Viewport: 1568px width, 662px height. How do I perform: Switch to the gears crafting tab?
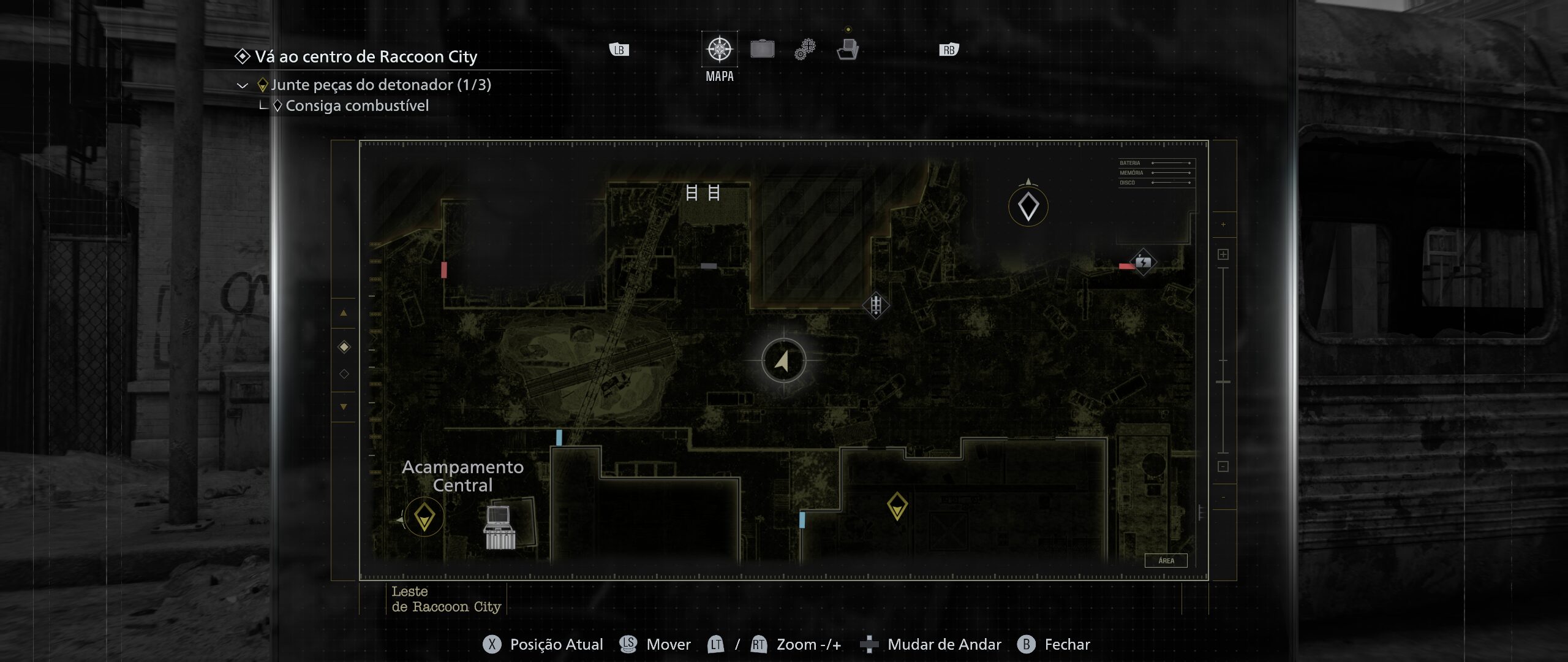point(805,49)
